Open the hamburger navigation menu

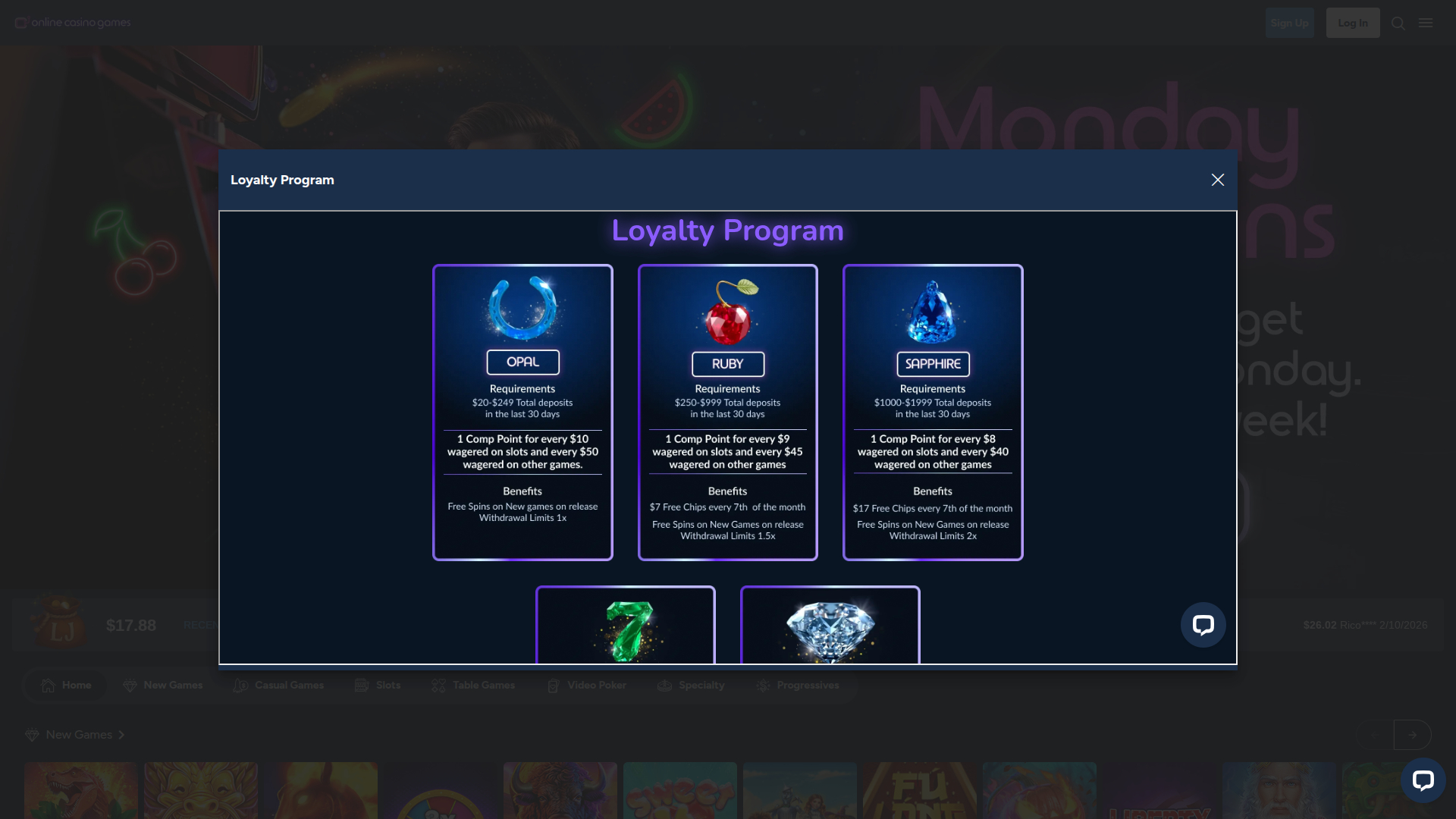tap(1426, 23)
